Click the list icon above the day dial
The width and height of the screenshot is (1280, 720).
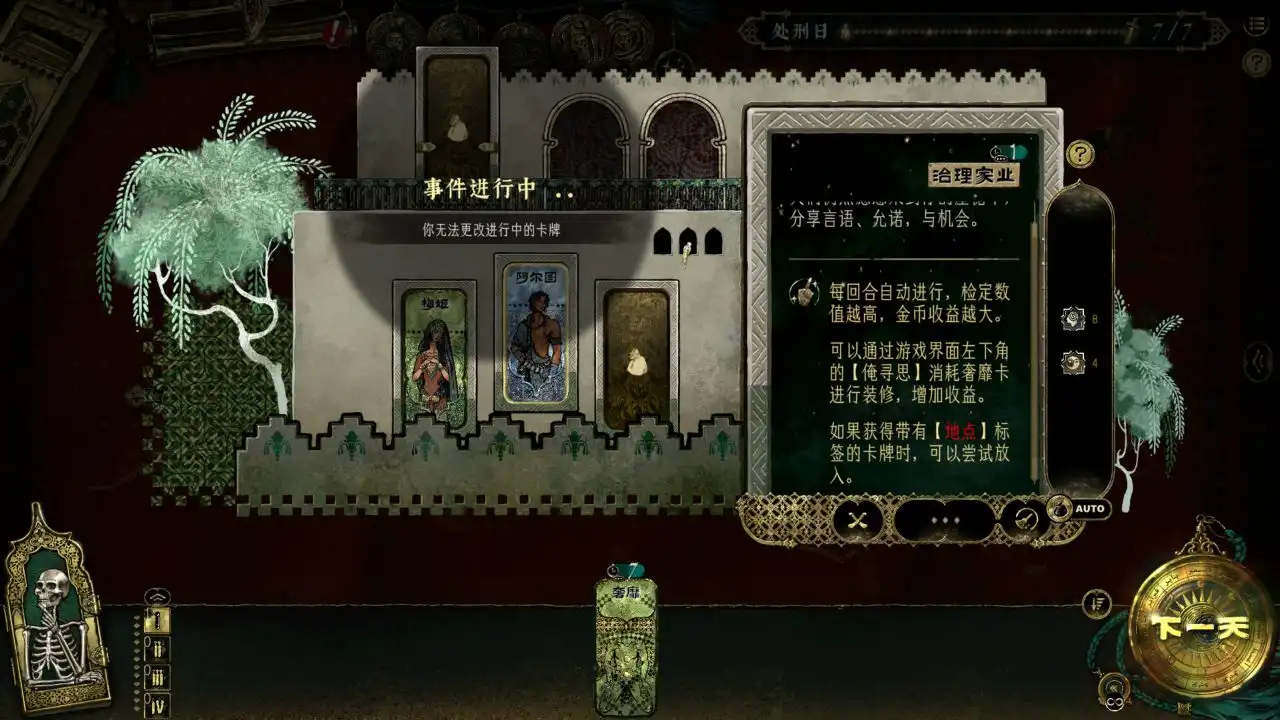coord(1100,603)
